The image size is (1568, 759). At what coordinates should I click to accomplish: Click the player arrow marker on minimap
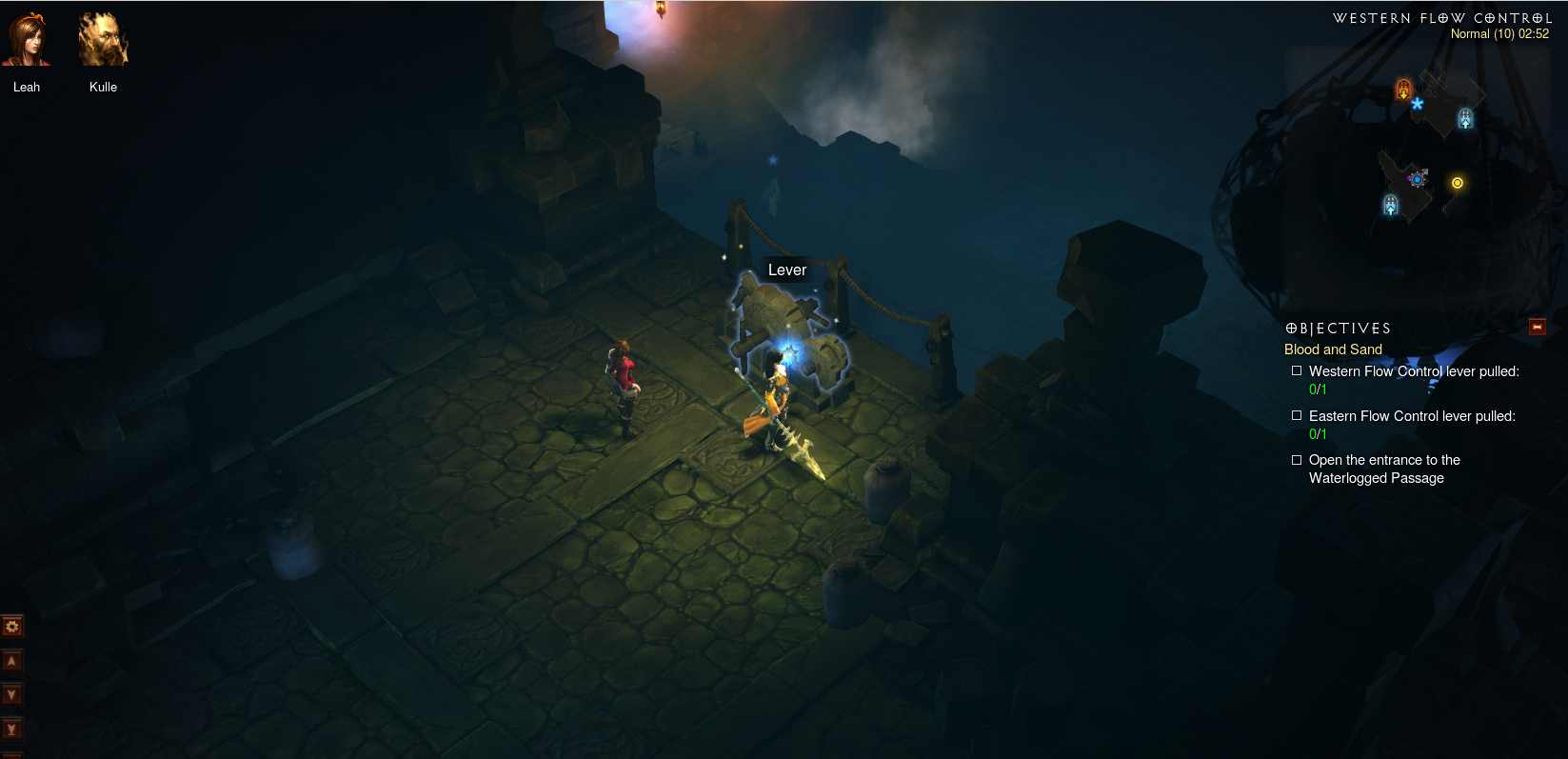coord(1418,178)
